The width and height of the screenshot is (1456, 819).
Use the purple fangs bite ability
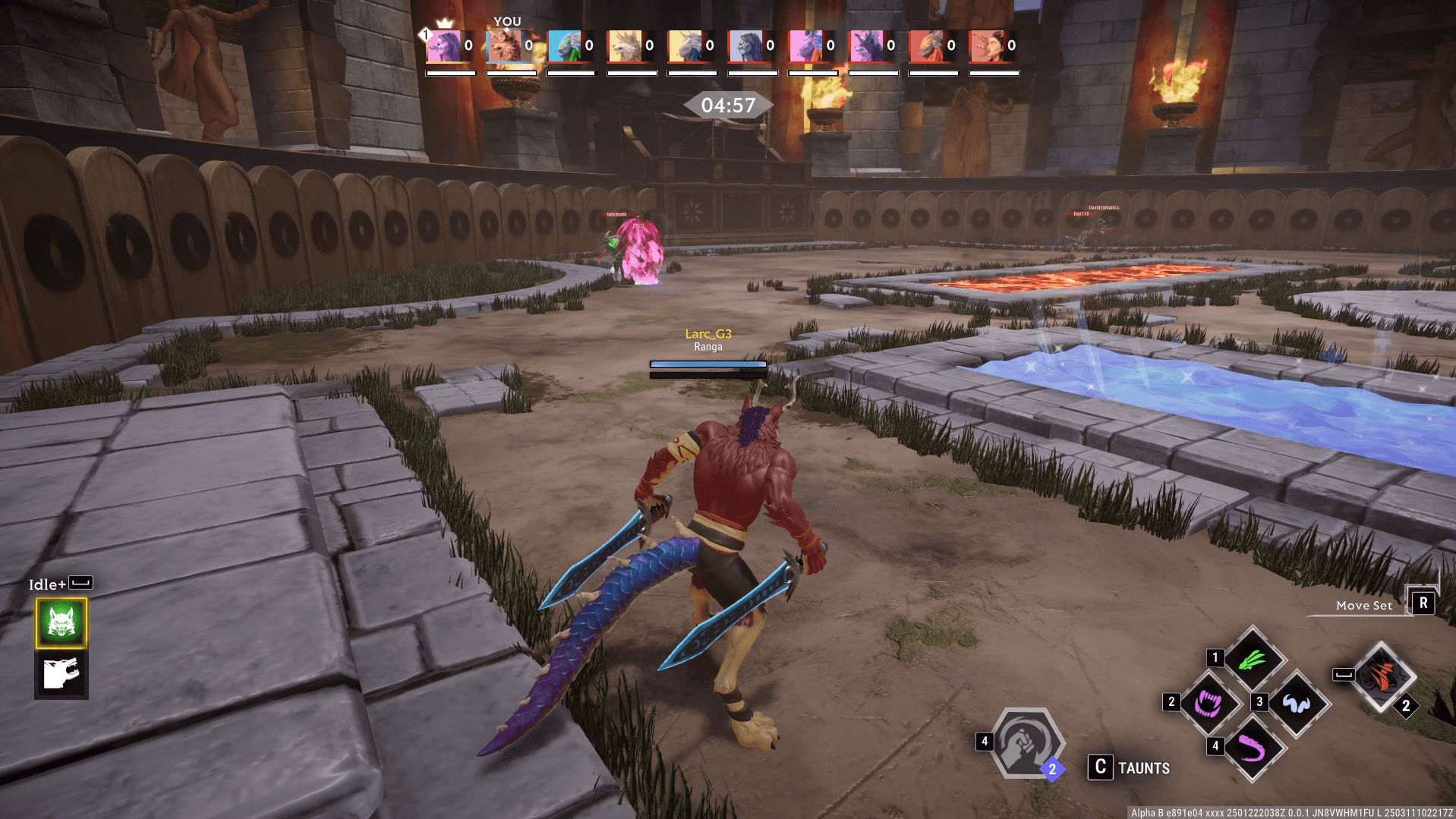1209,704
